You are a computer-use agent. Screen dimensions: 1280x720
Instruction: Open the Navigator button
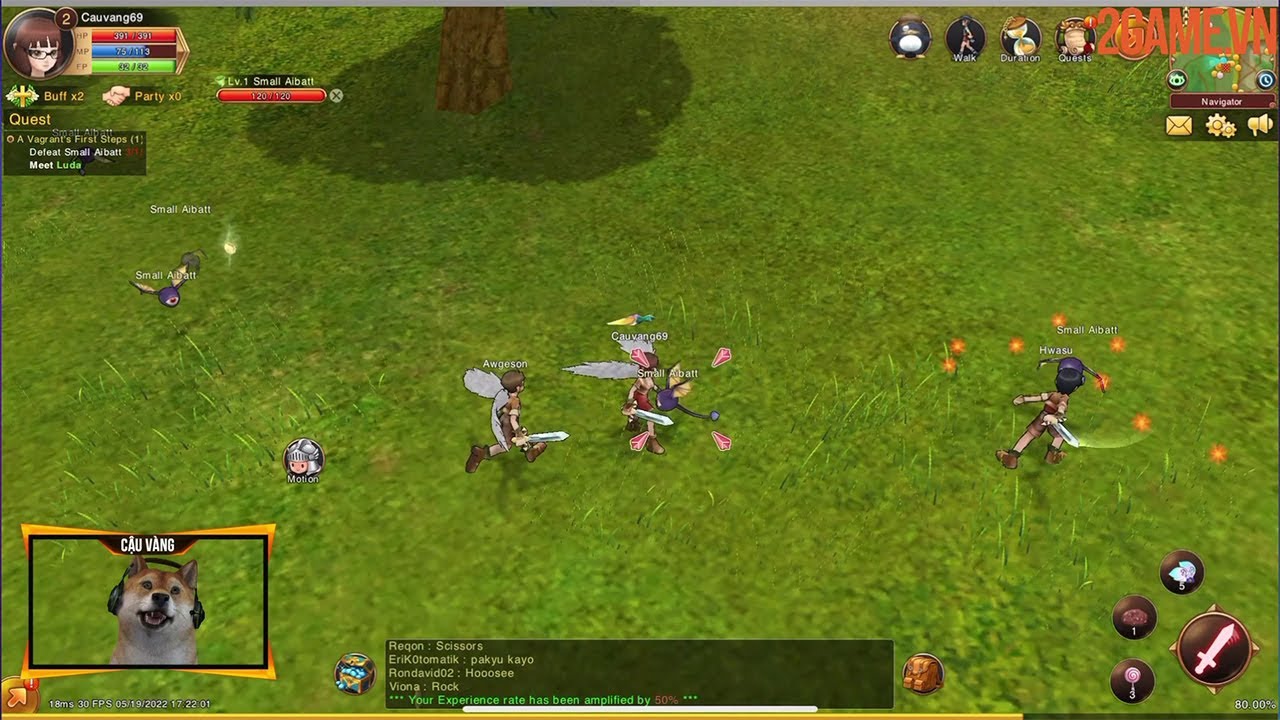(1222, 101)
